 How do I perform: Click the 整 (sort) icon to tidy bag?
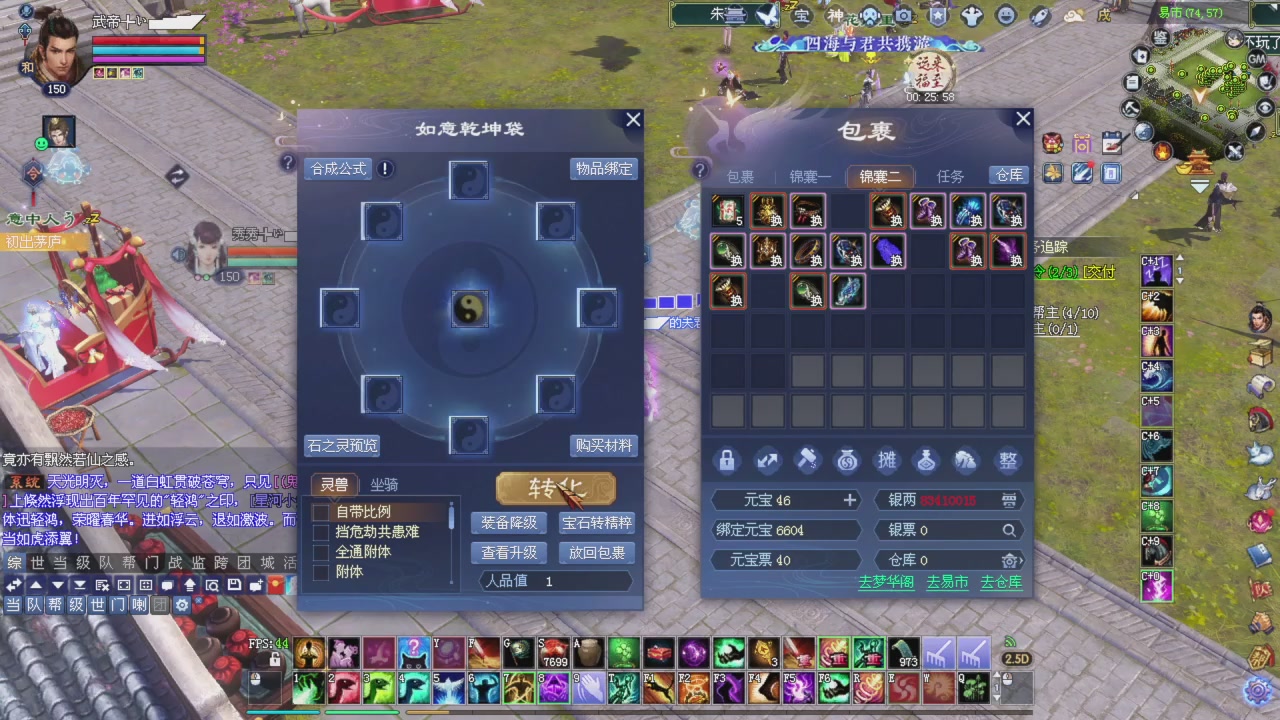point(1007,460)
